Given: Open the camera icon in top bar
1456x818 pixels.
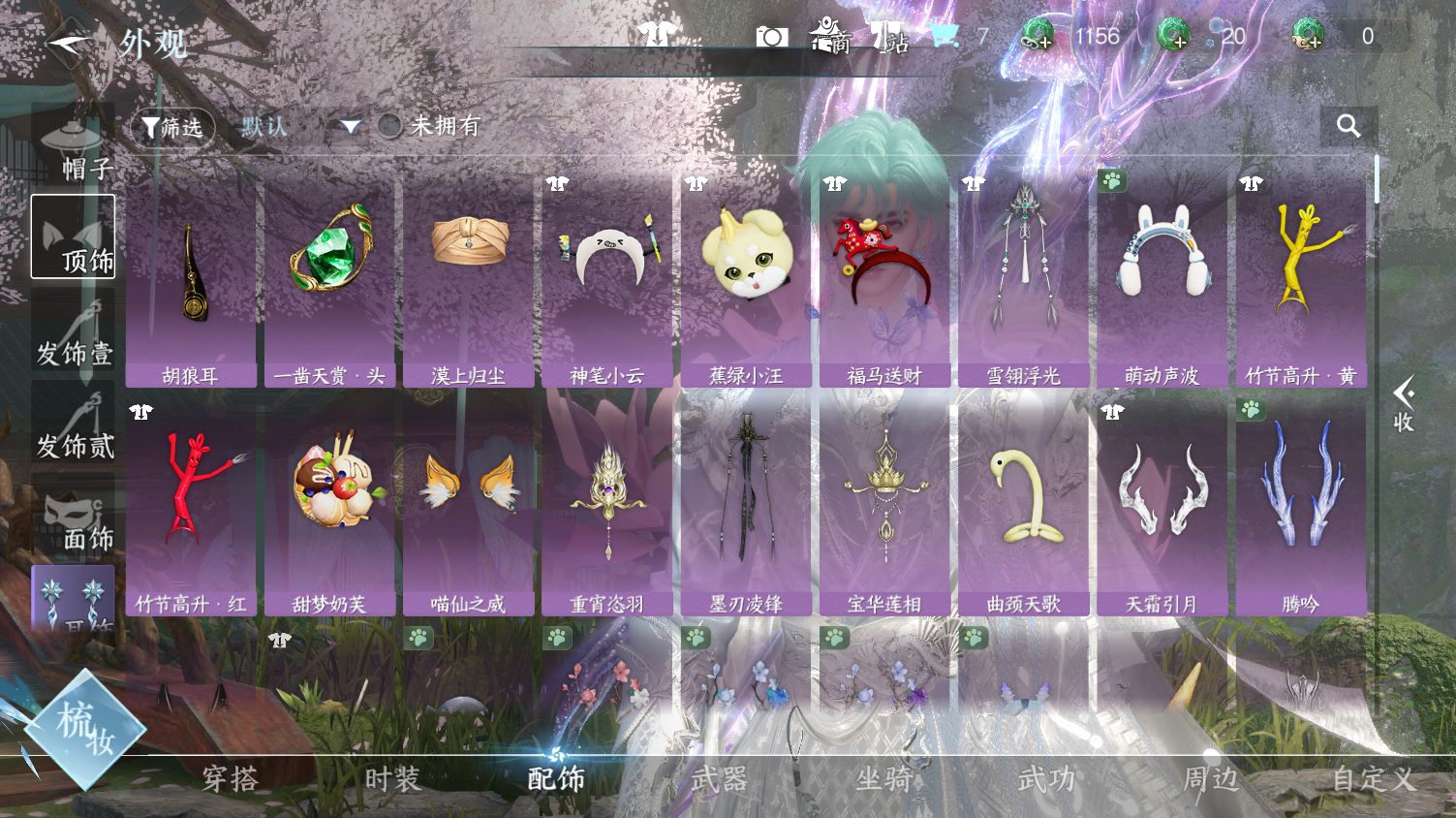Looking at the screenshot, I should tap(771, 37).
